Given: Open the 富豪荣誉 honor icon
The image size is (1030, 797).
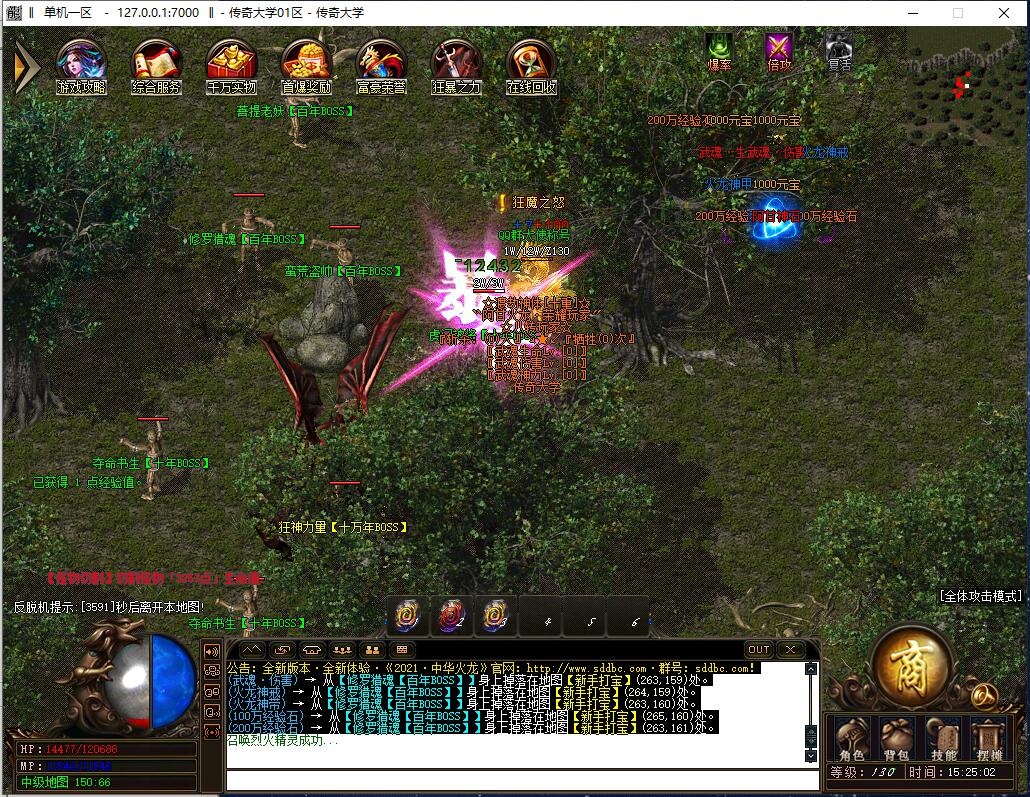Looking at the screenshot, I should [381, 64].
